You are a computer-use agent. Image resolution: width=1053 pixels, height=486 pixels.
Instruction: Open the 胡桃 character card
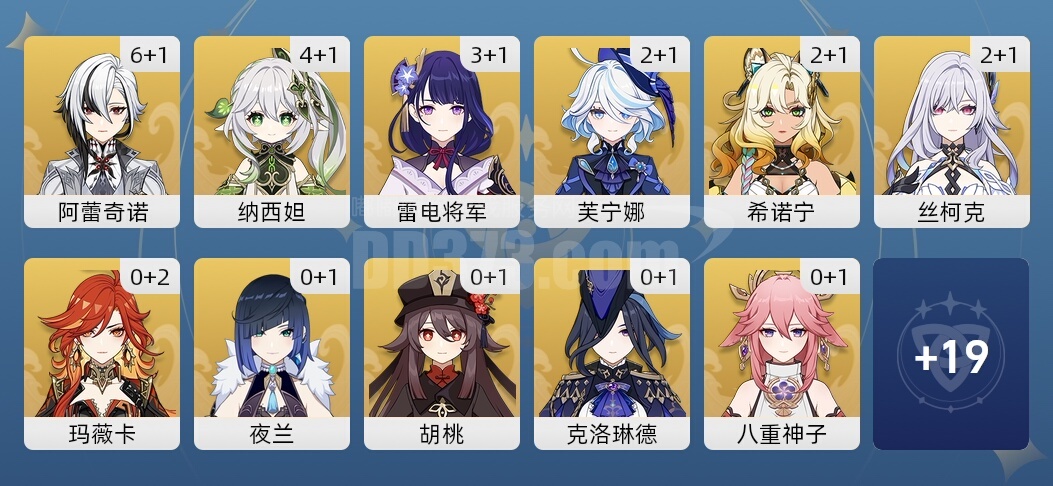coord(442,353)
